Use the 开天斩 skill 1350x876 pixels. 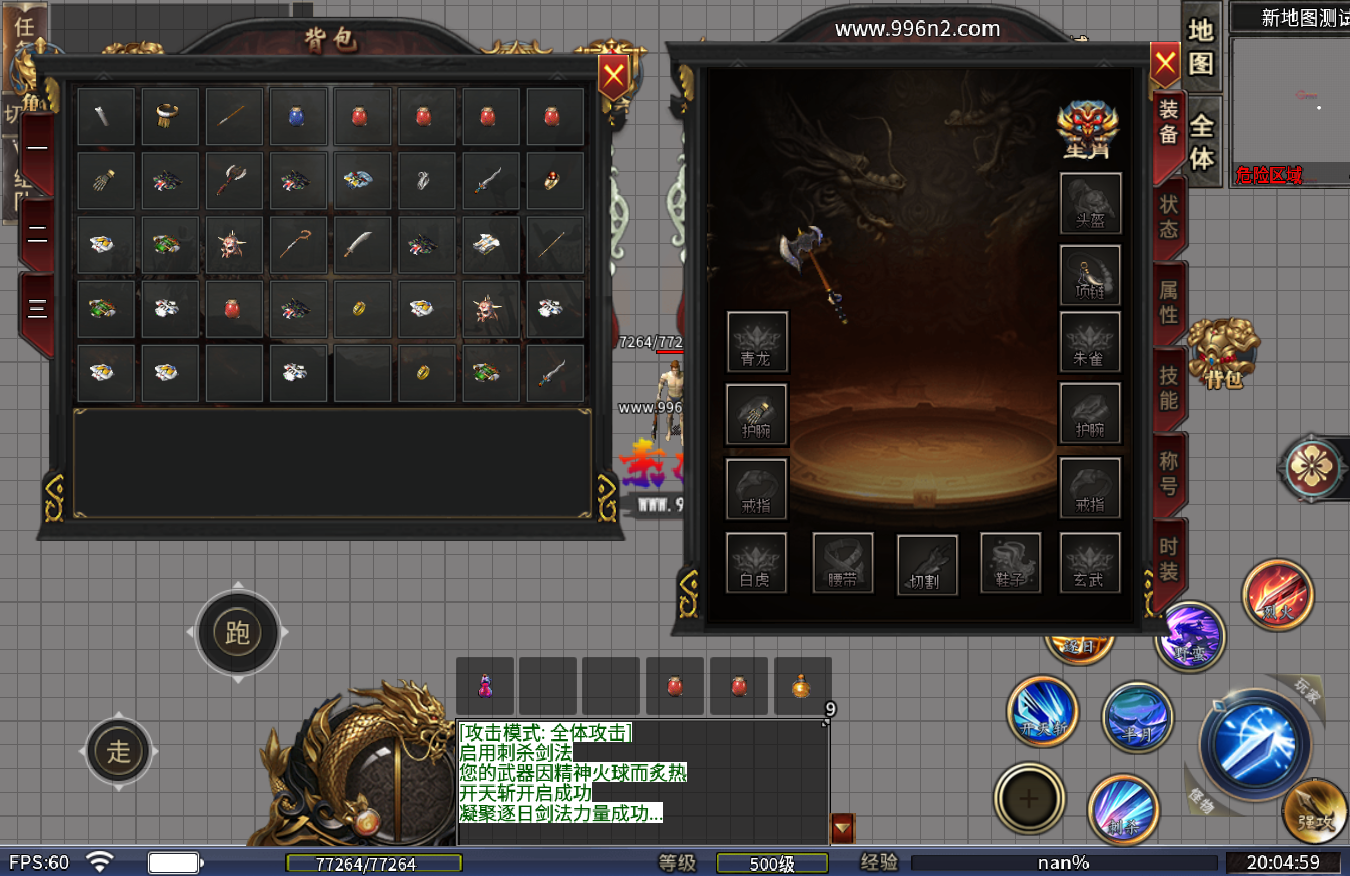click(1042, 712)
